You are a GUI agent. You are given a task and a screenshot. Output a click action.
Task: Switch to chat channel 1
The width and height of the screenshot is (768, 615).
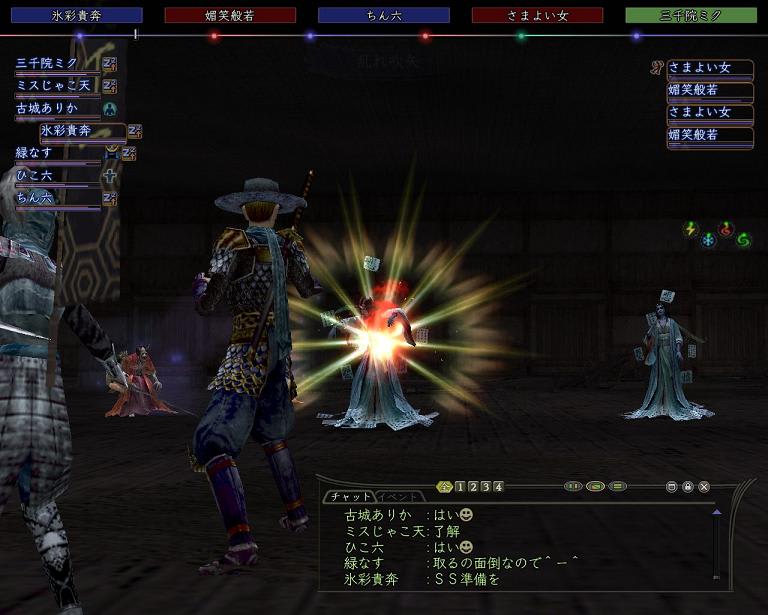(460, 487)
